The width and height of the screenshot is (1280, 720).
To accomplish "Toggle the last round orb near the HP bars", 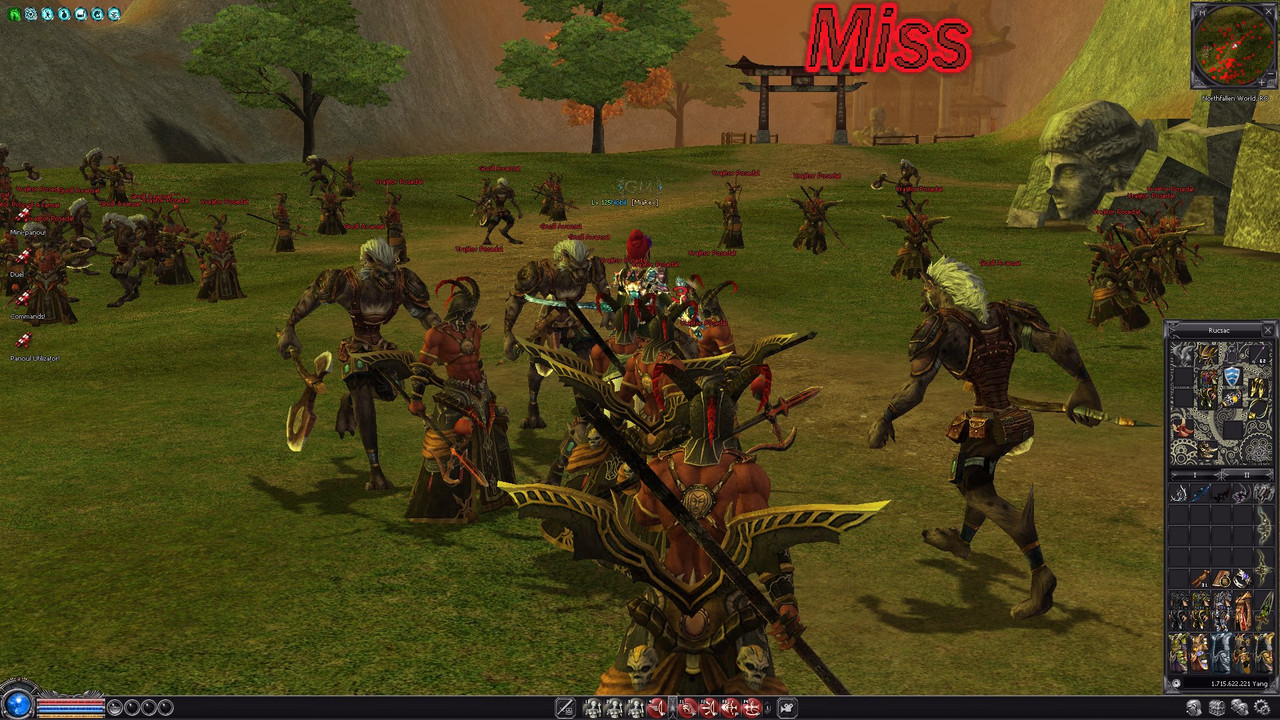I will [164, 707].
